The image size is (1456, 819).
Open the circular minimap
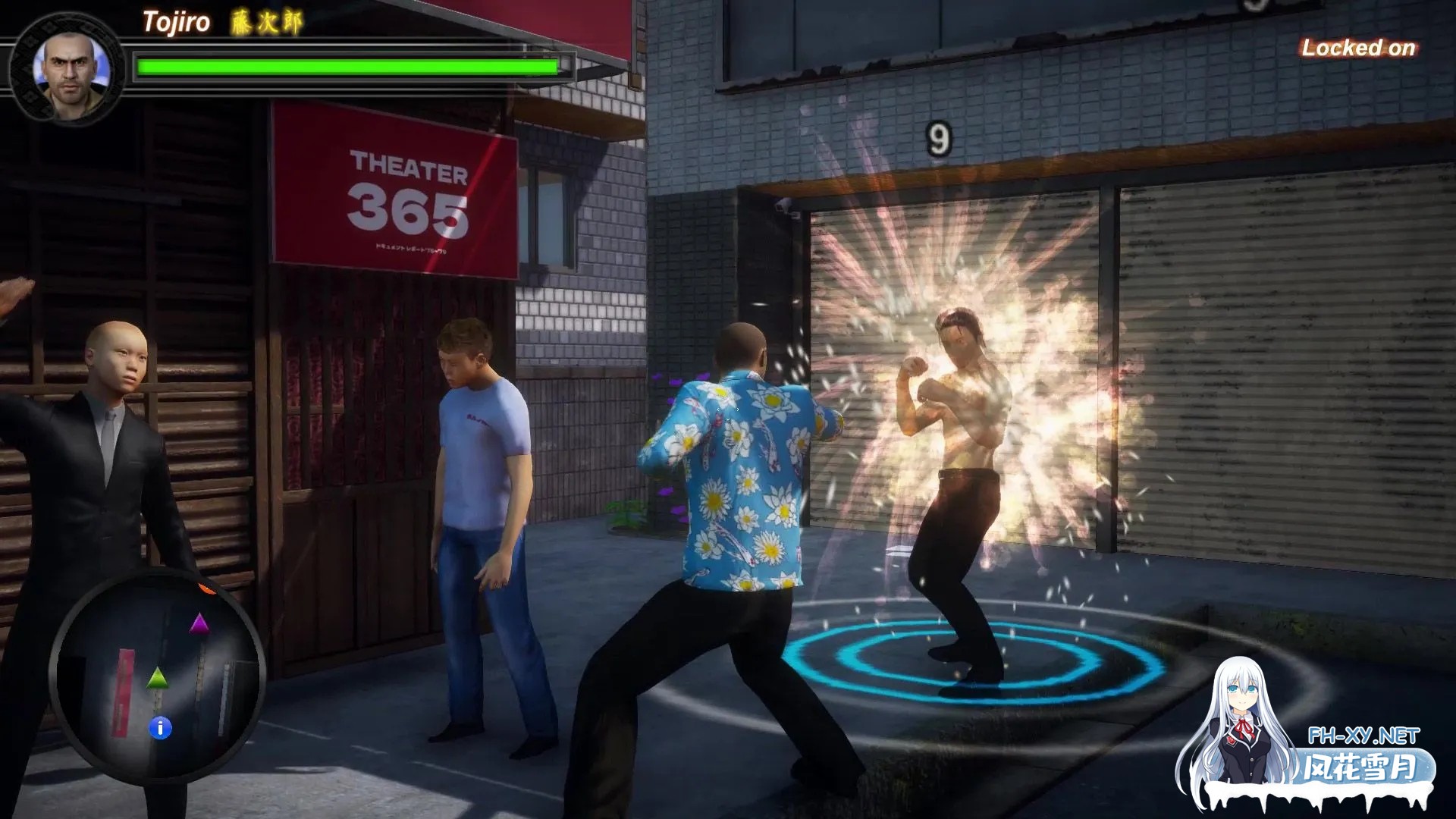click(158, 676)
